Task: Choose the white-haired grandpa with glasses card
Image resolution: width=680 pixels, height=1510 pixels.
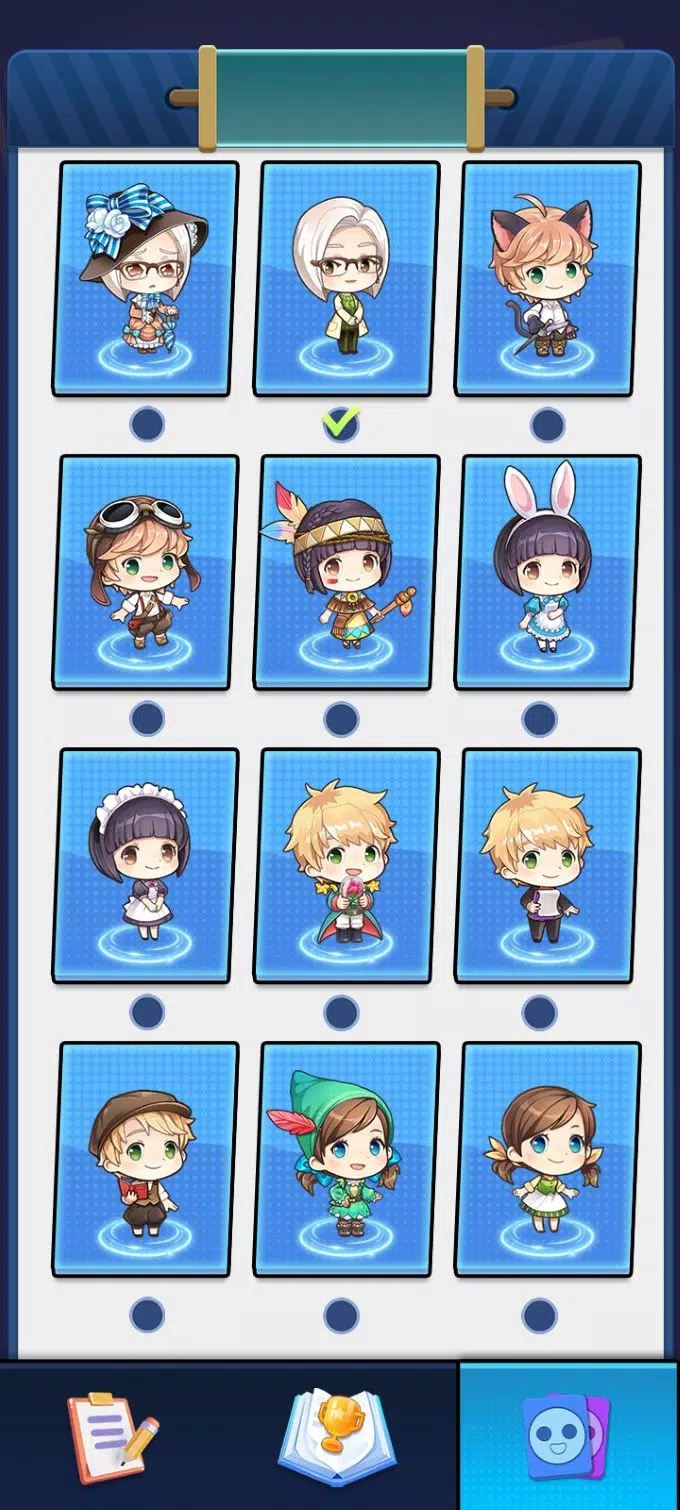Action: click(346, 278)
